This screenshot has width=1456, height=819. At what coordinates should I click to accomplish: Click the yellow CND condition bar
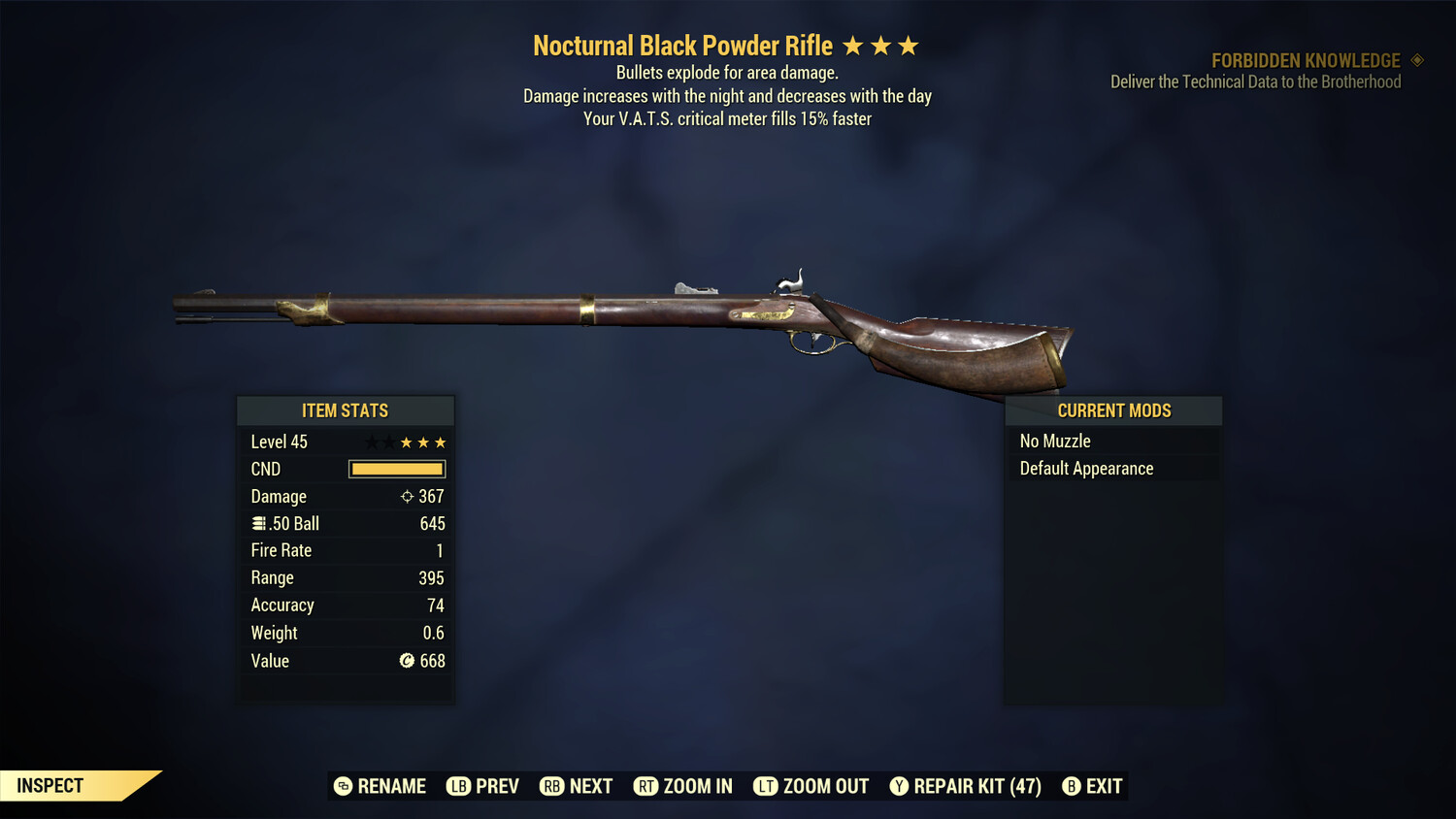396,469
